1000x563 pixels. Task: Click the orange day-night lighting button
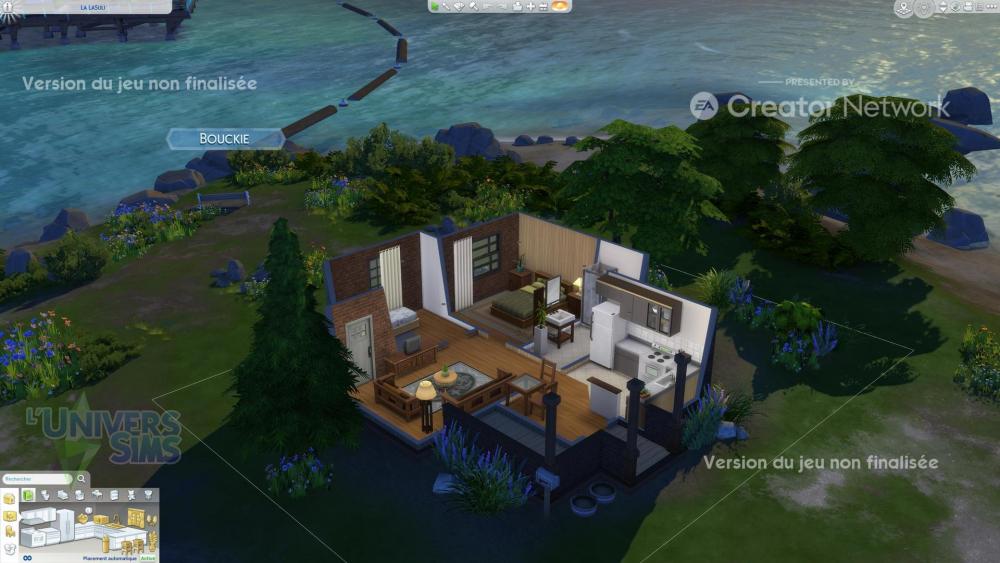point(560,6)
